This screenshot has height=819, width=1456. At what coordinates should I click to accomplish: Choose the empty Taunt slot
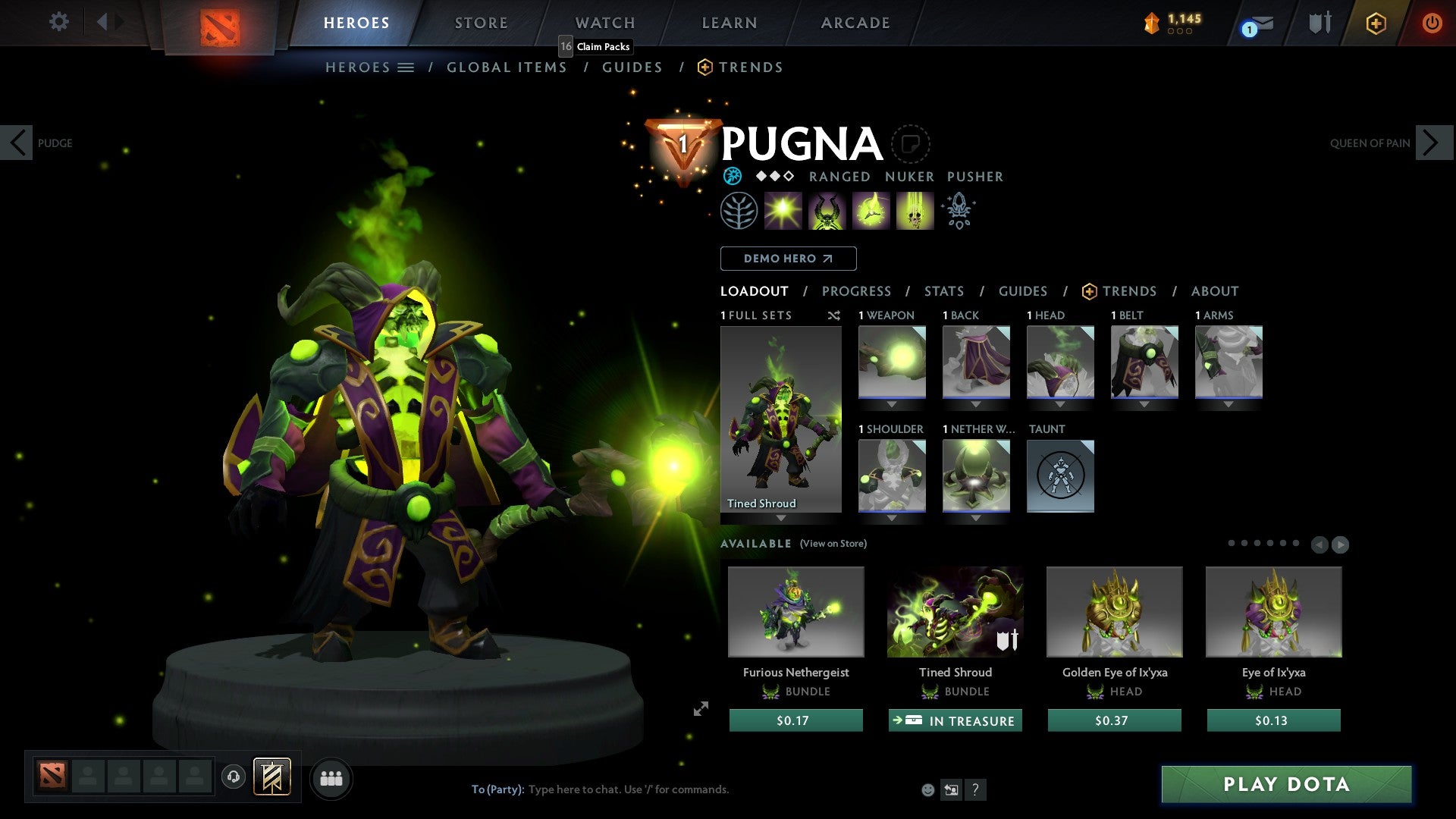1060,476
